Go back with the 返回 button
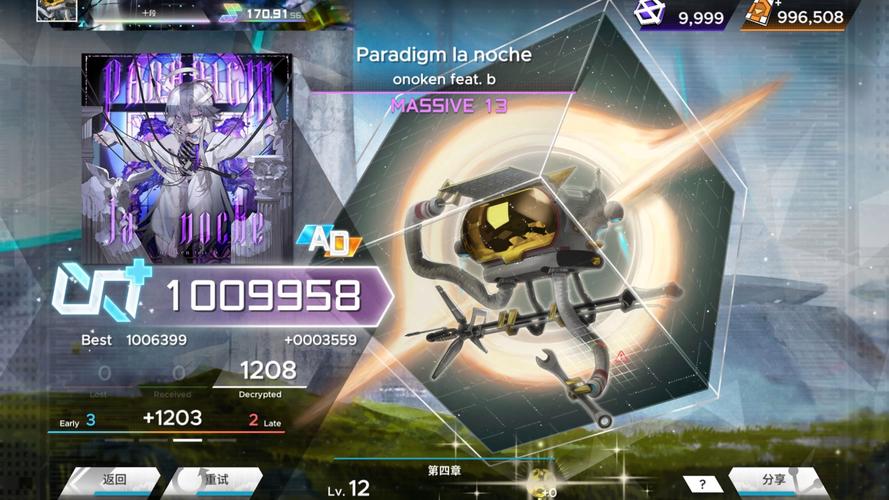889x500 pixels. click(x=113, y=480)
